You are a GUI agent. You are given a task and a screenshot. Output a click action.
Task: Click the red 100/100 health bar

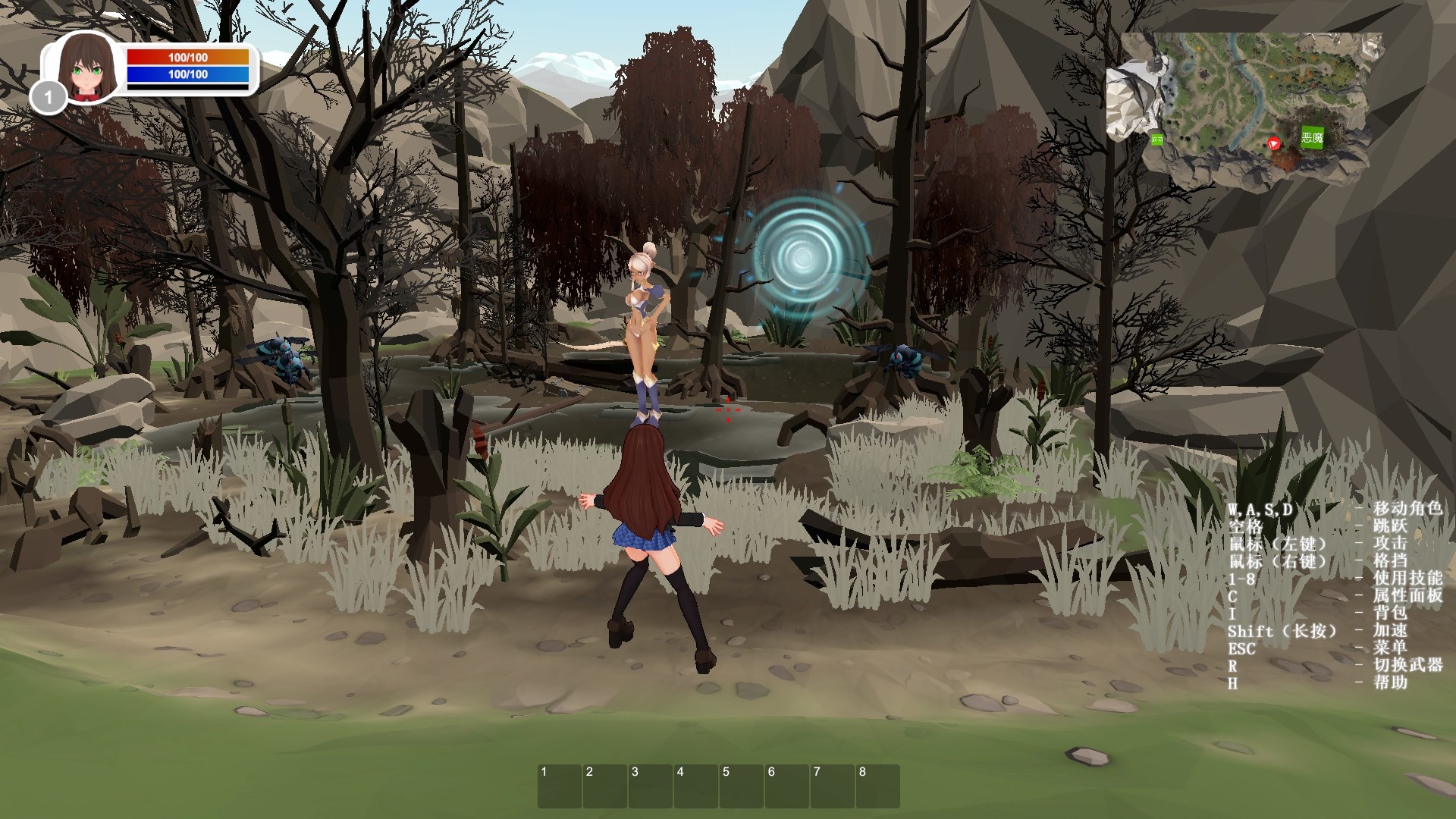click(x=189, y=55)
